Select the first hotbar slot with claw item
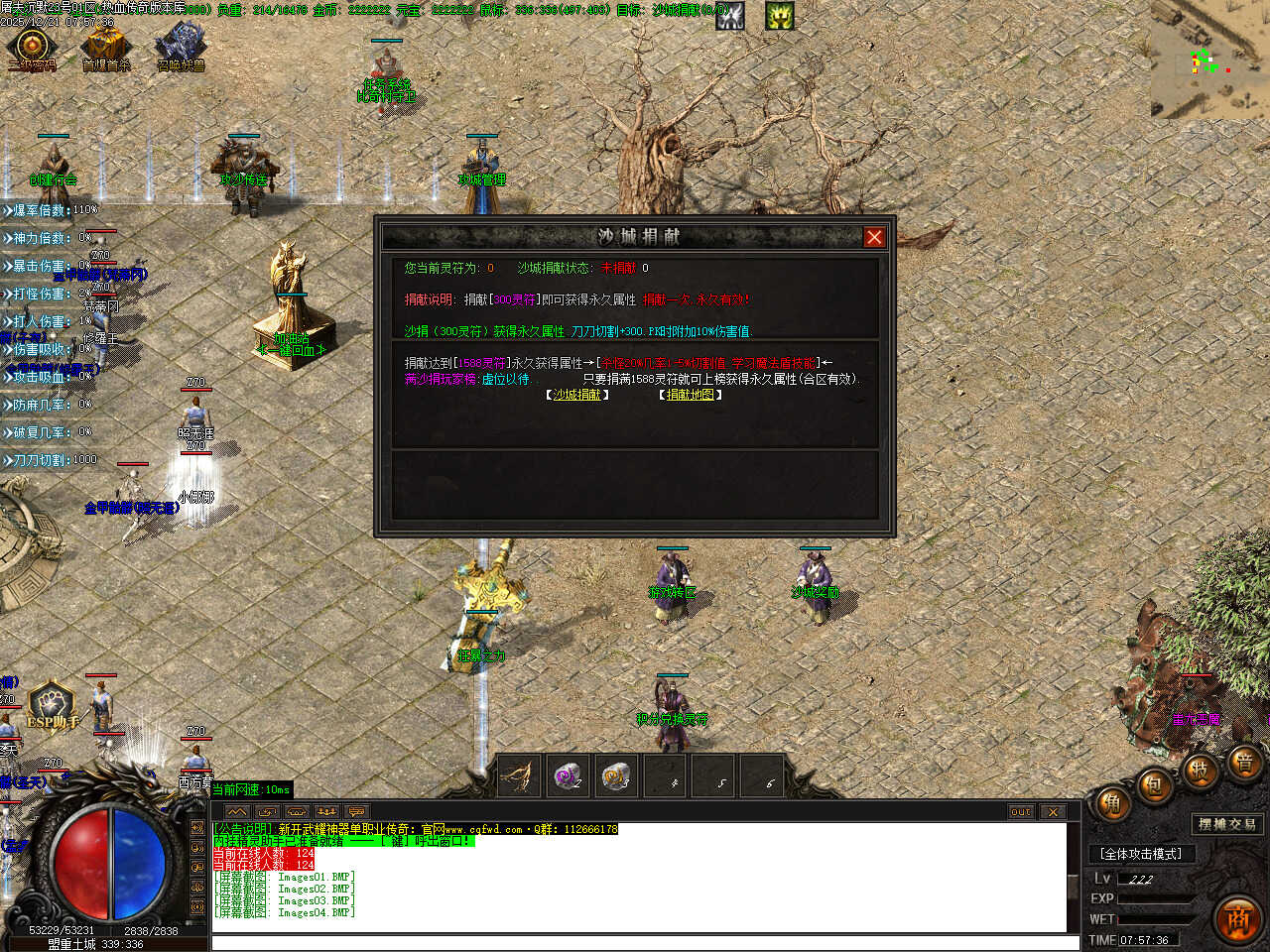Image resolution: width=1270 pixels, height=952 pixels. [519, 776]
